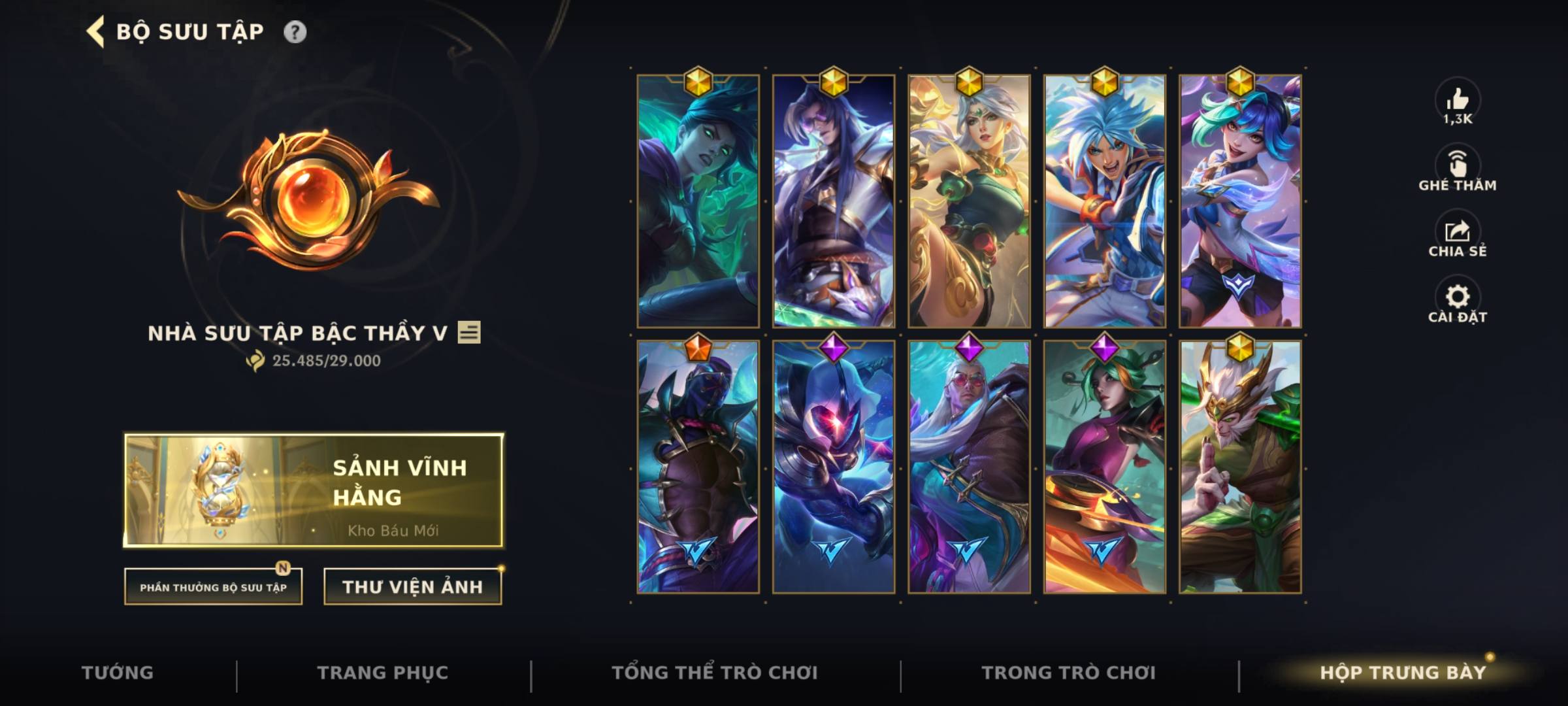Switch to the TRANG PHỤC tab
The image size is (1568, 706).
tap(381, 672)
